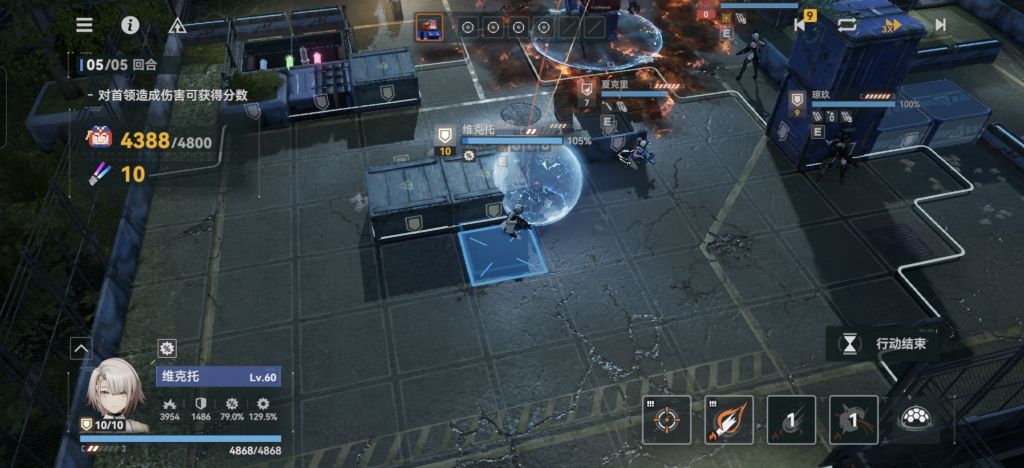1024x468 pixels.
Task: Activate the flaming rocket skill
Action: 729,419
